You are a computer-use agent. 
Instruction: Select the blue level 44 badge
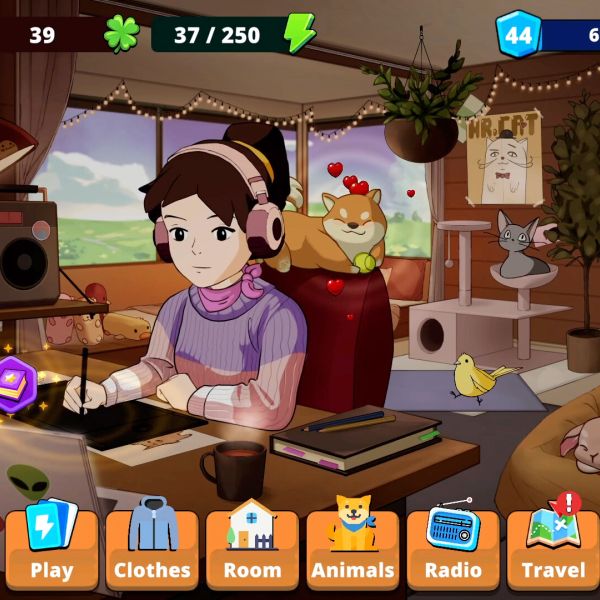518,35
